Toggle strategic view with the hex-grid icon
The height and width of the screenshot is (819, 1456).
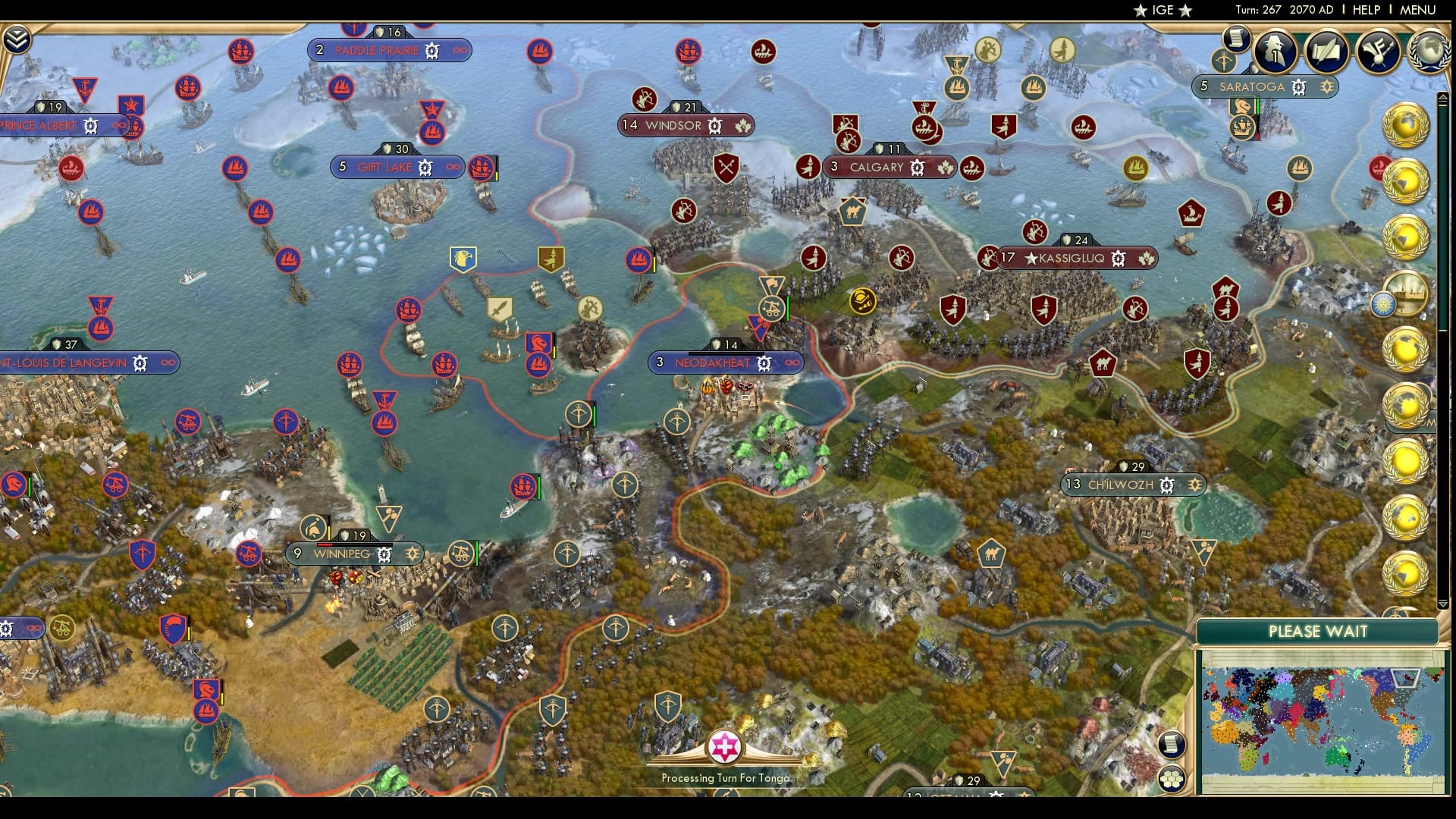click(1172, 779)
